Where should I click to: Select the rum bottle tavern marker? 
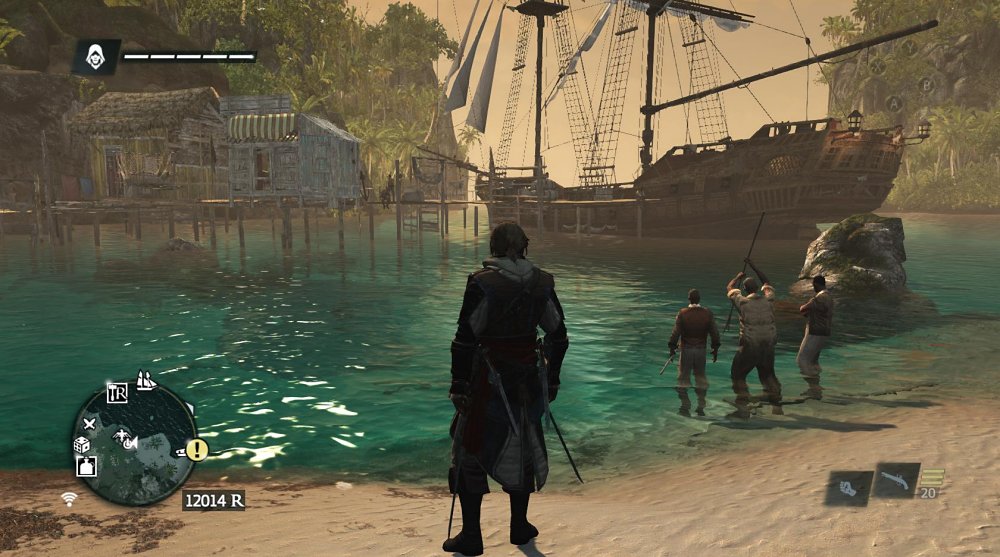tap(87, 466)
